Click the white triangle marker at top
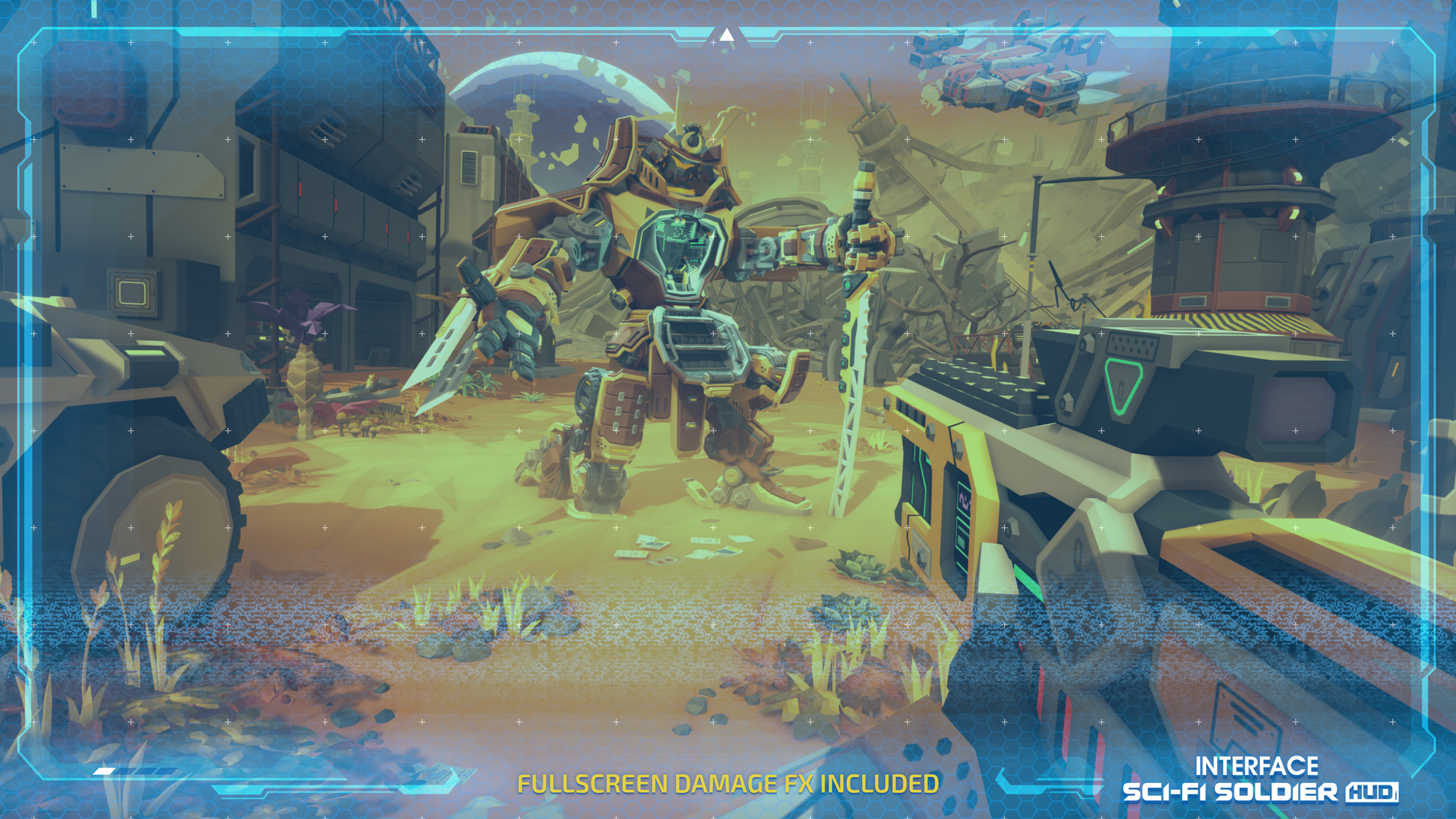 [727, 34]
